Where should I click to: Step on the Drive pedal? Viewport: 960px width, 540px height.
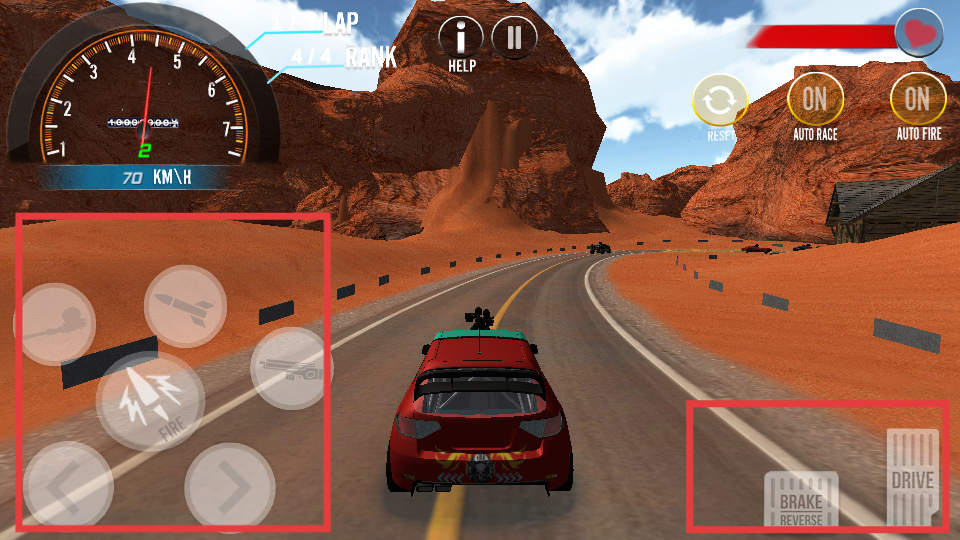click(x=912, y=478)
